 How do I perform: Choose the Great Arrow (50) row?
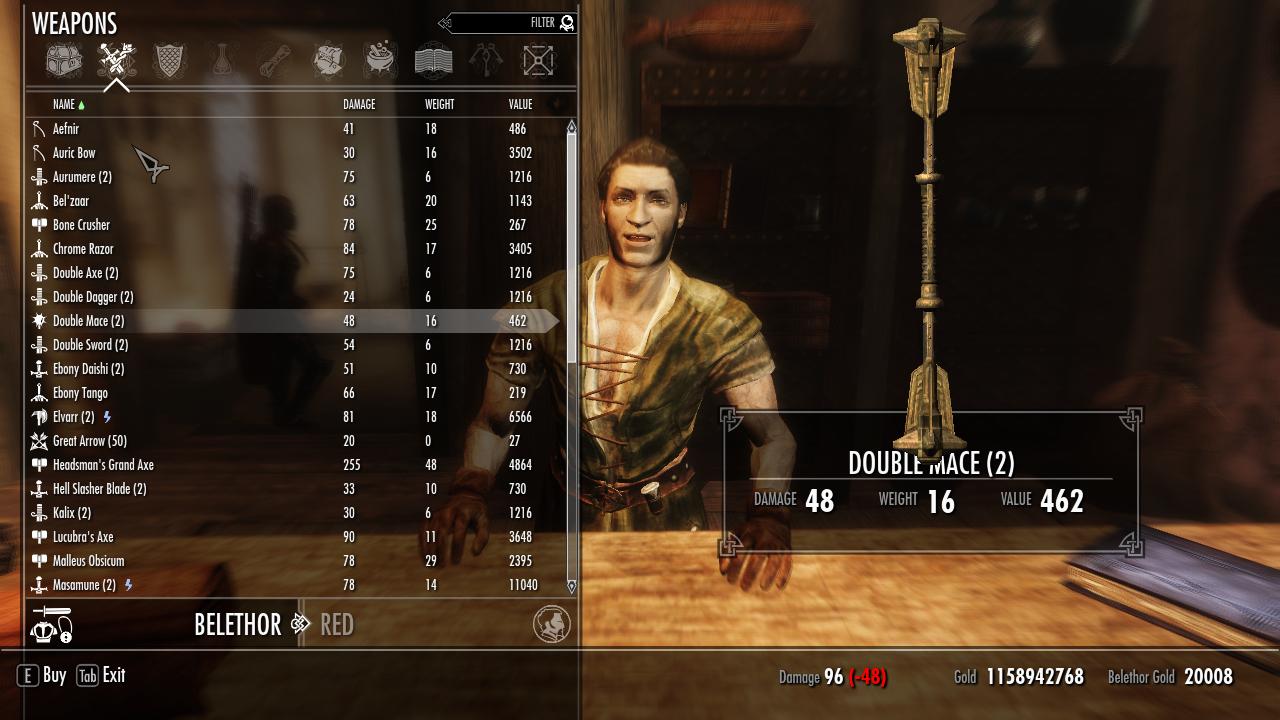[89, 441]
